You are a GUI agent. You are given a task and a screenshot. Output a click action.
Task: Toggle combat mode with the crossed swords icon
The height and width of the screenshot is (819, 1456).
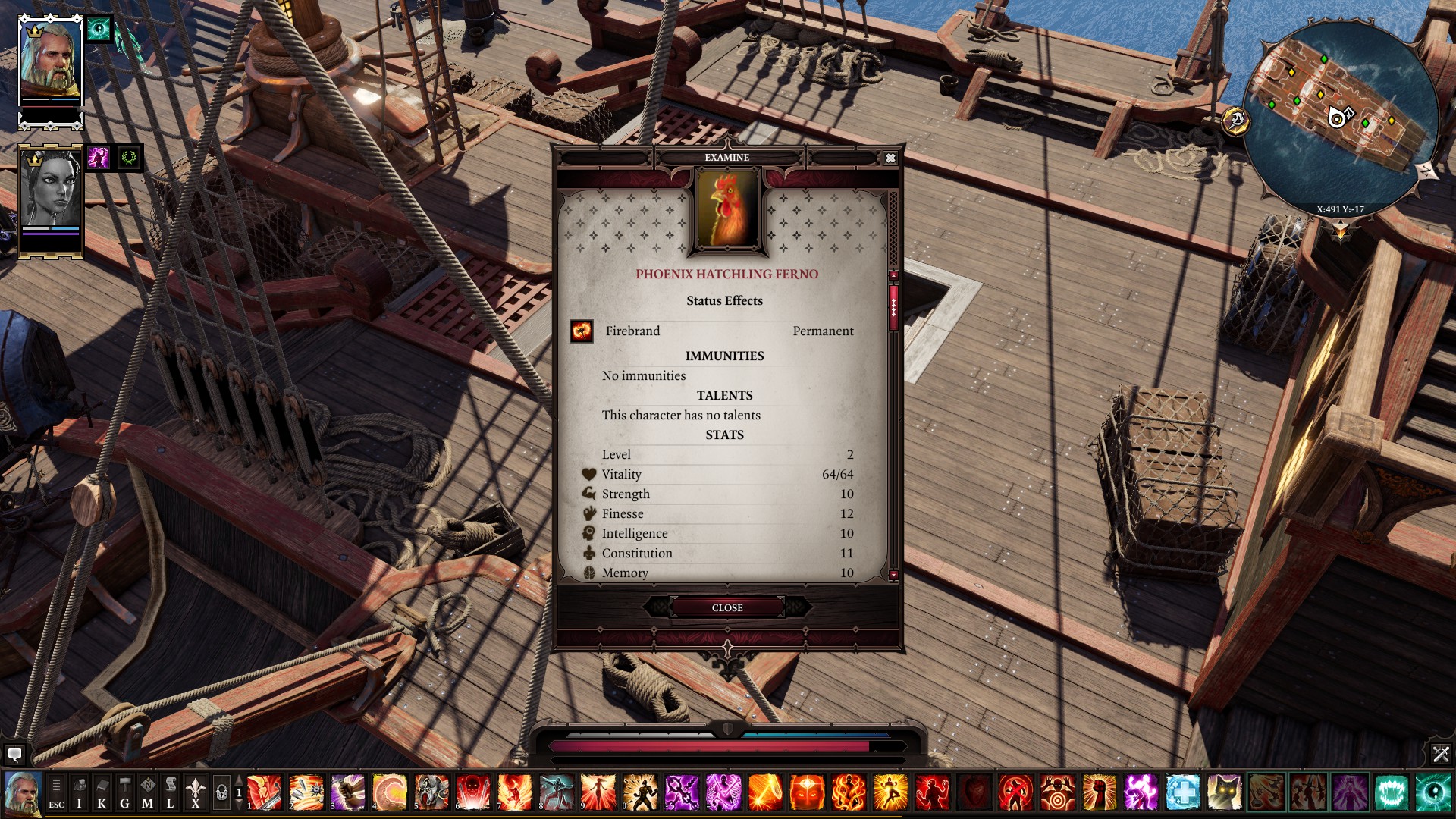click(1439, 755)
